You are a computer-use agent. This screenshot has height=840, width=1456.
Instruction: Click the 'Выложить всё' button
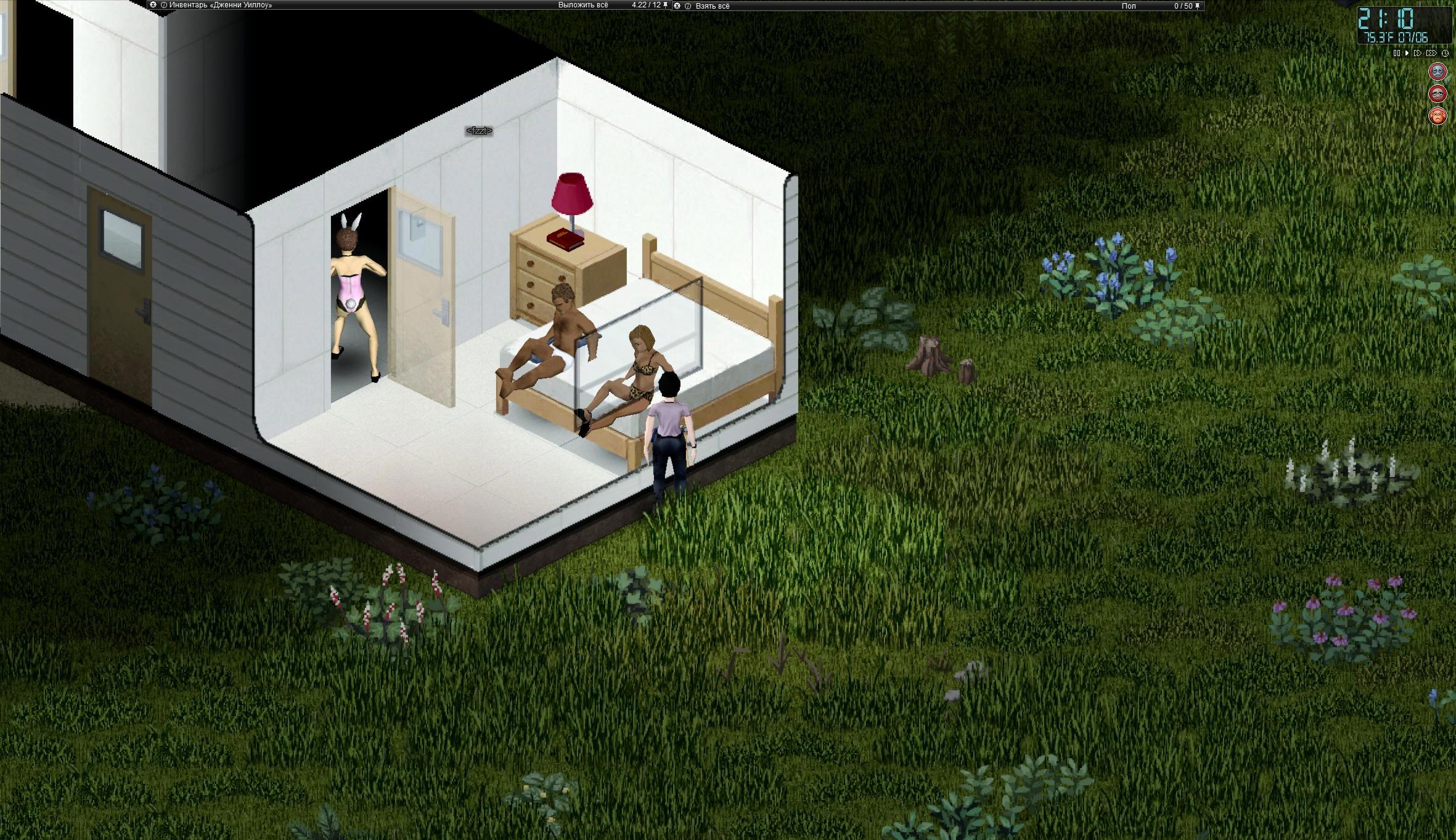point(583,5)
